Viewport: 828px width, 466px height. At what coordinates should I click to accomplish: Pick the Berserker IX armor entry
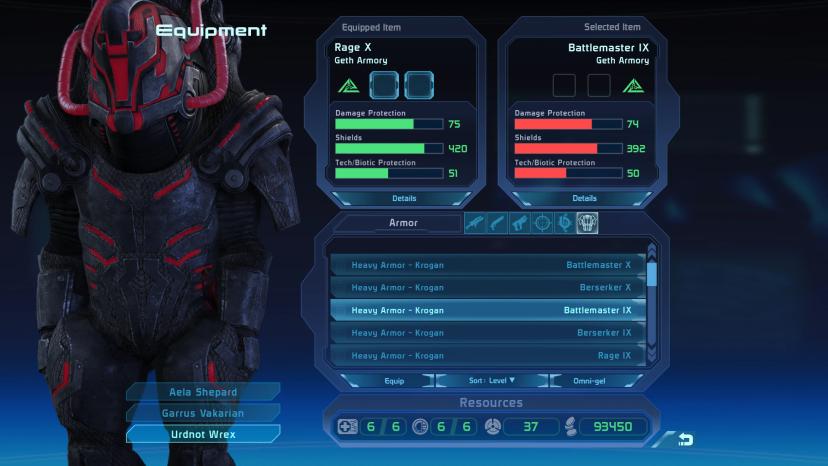(x=490, y=333)
